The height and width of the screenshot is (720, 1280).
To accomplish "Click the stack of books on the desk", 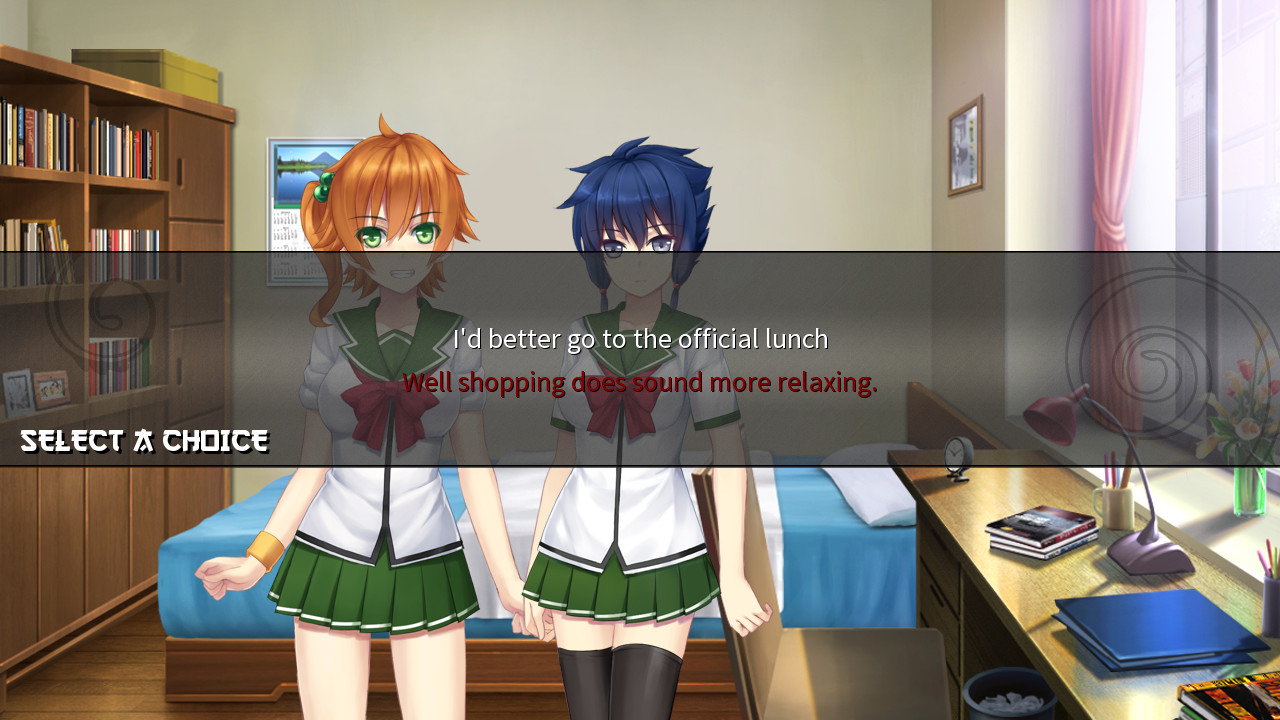I will tap(1040, 530).
